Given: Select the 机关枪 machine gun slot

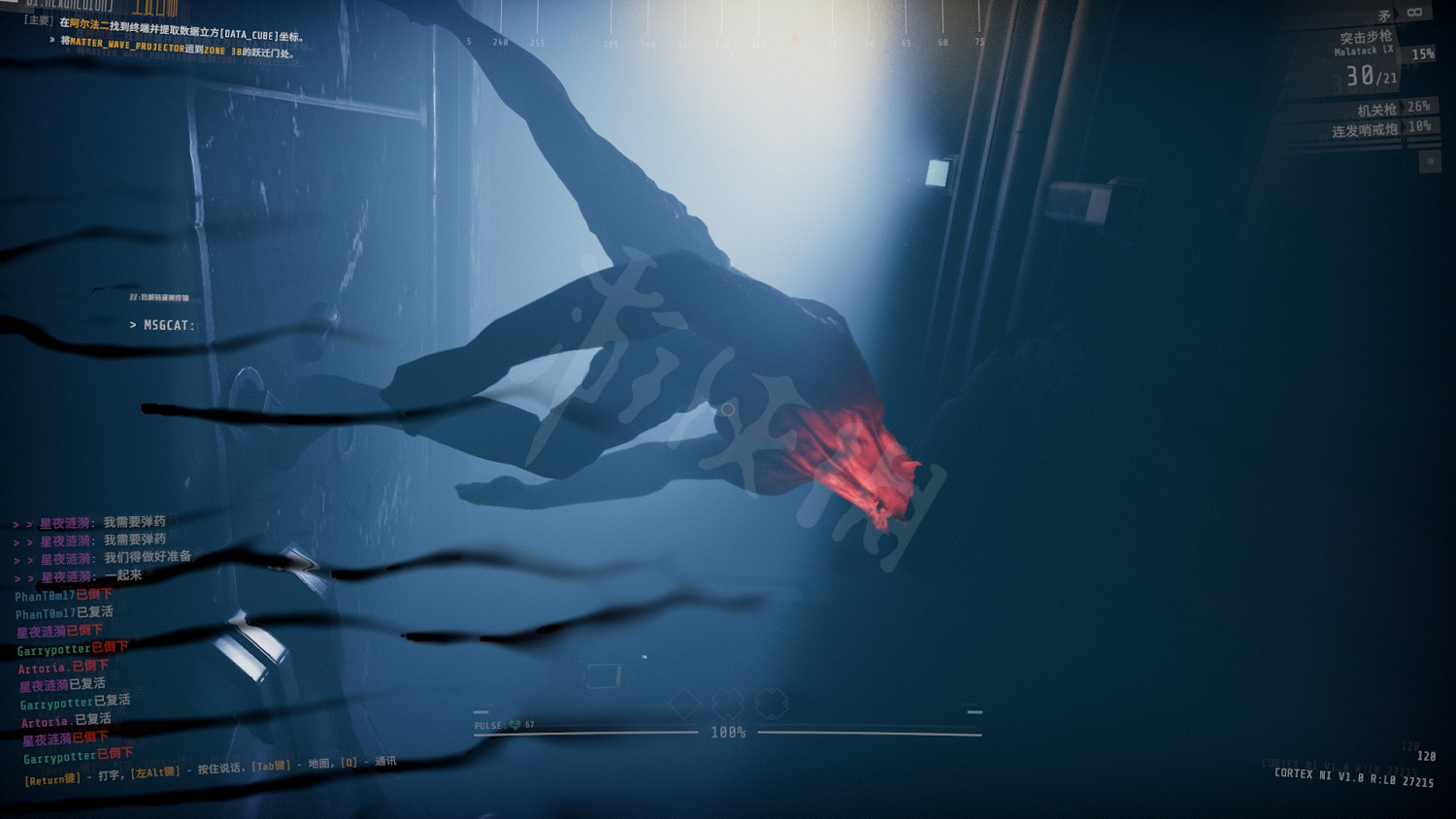Looking at the screenshot, I should pyautogui.click(x=1375, y=109).
